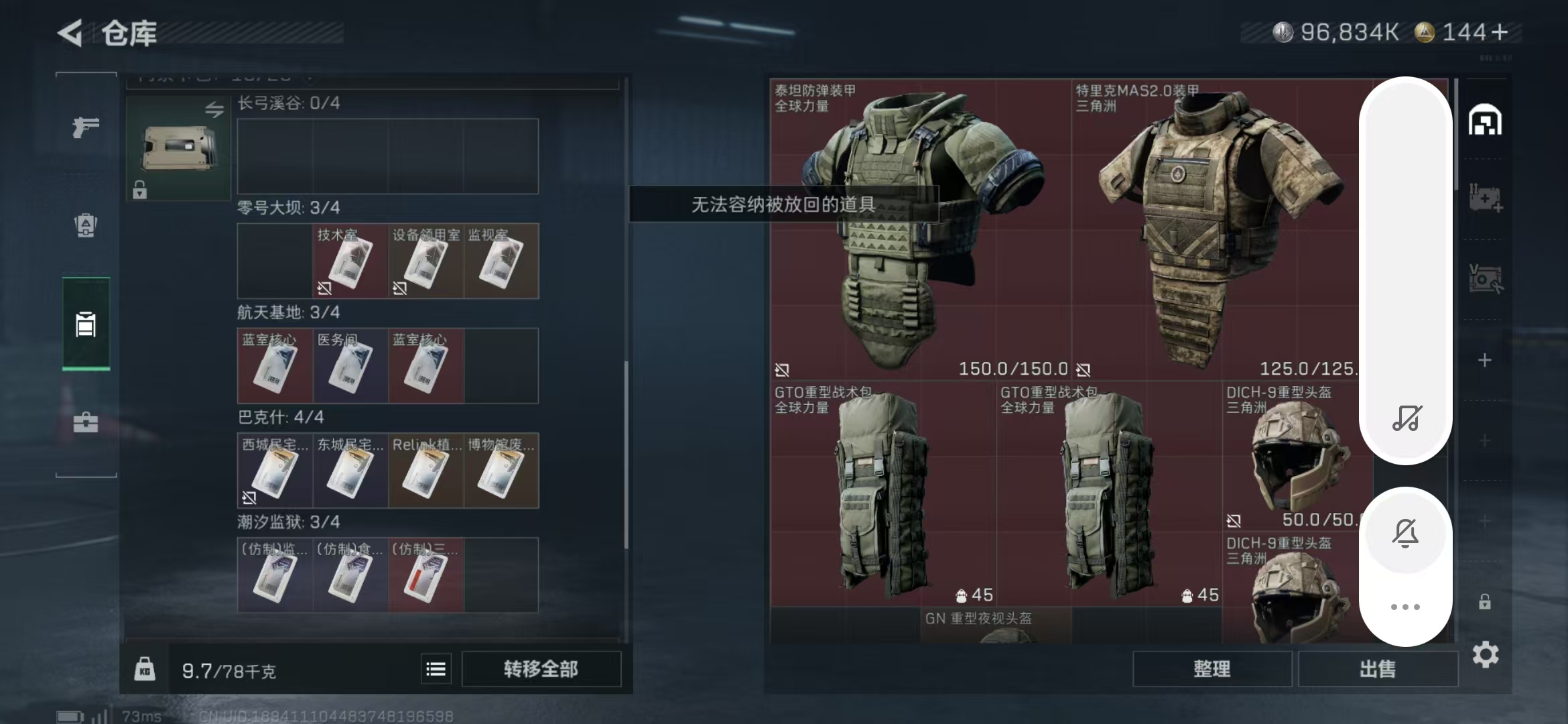Tap the muted music note overlay icon
Viewport: 1568px width, 724px height.
click(1405, 418)
